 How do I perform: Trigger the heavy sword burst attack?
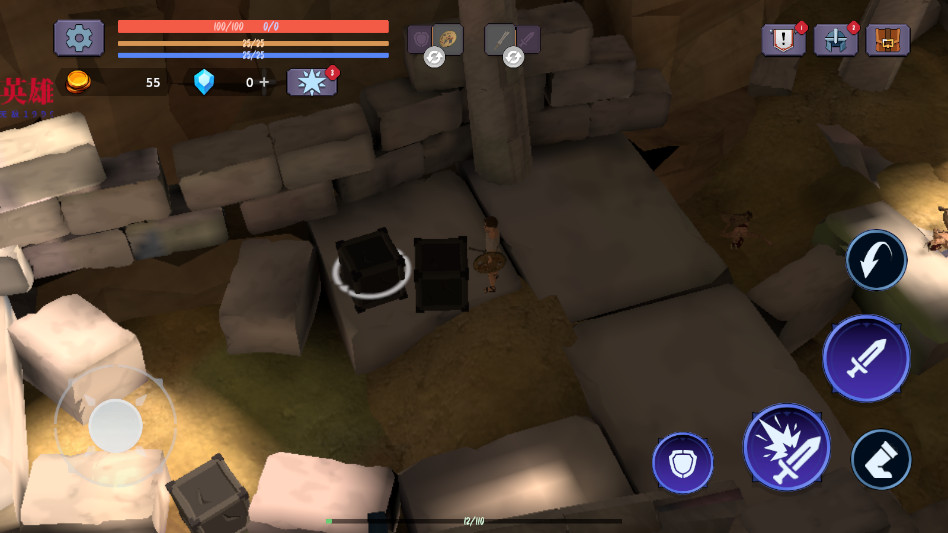coord(787,447)
